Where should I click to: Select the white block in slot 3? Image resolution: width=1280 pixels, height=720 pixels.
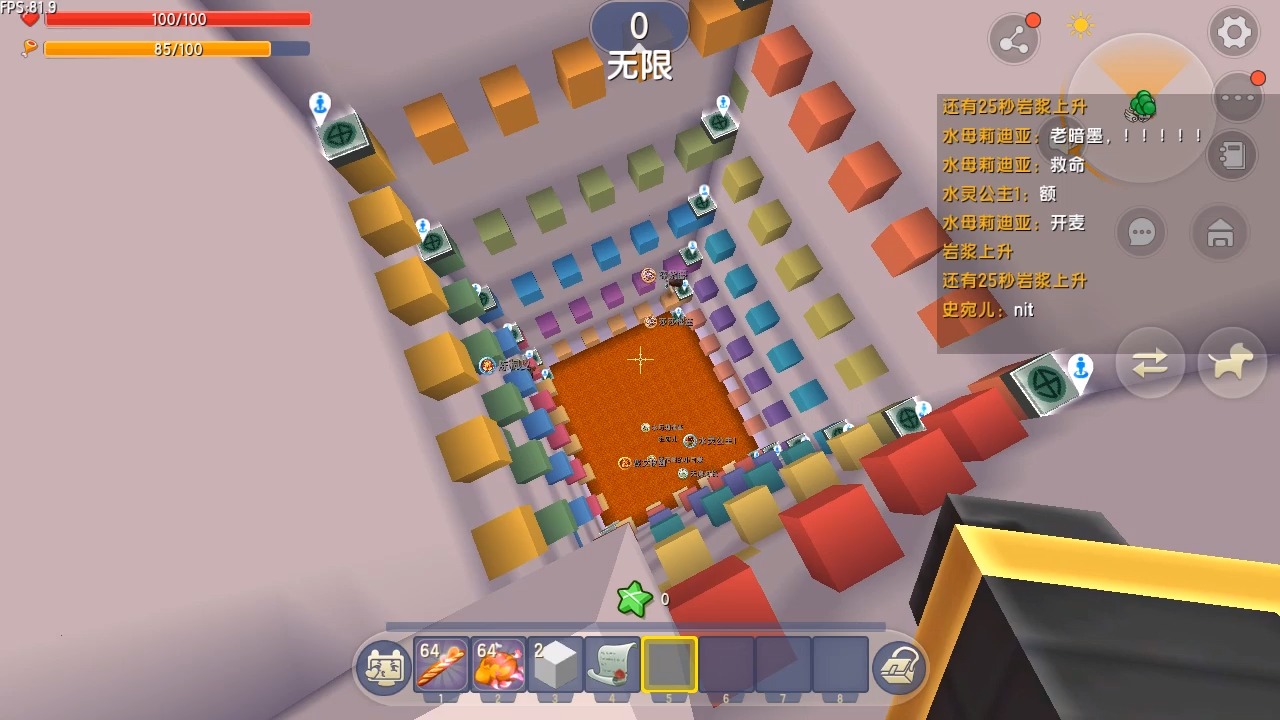[x=556, y=665]
